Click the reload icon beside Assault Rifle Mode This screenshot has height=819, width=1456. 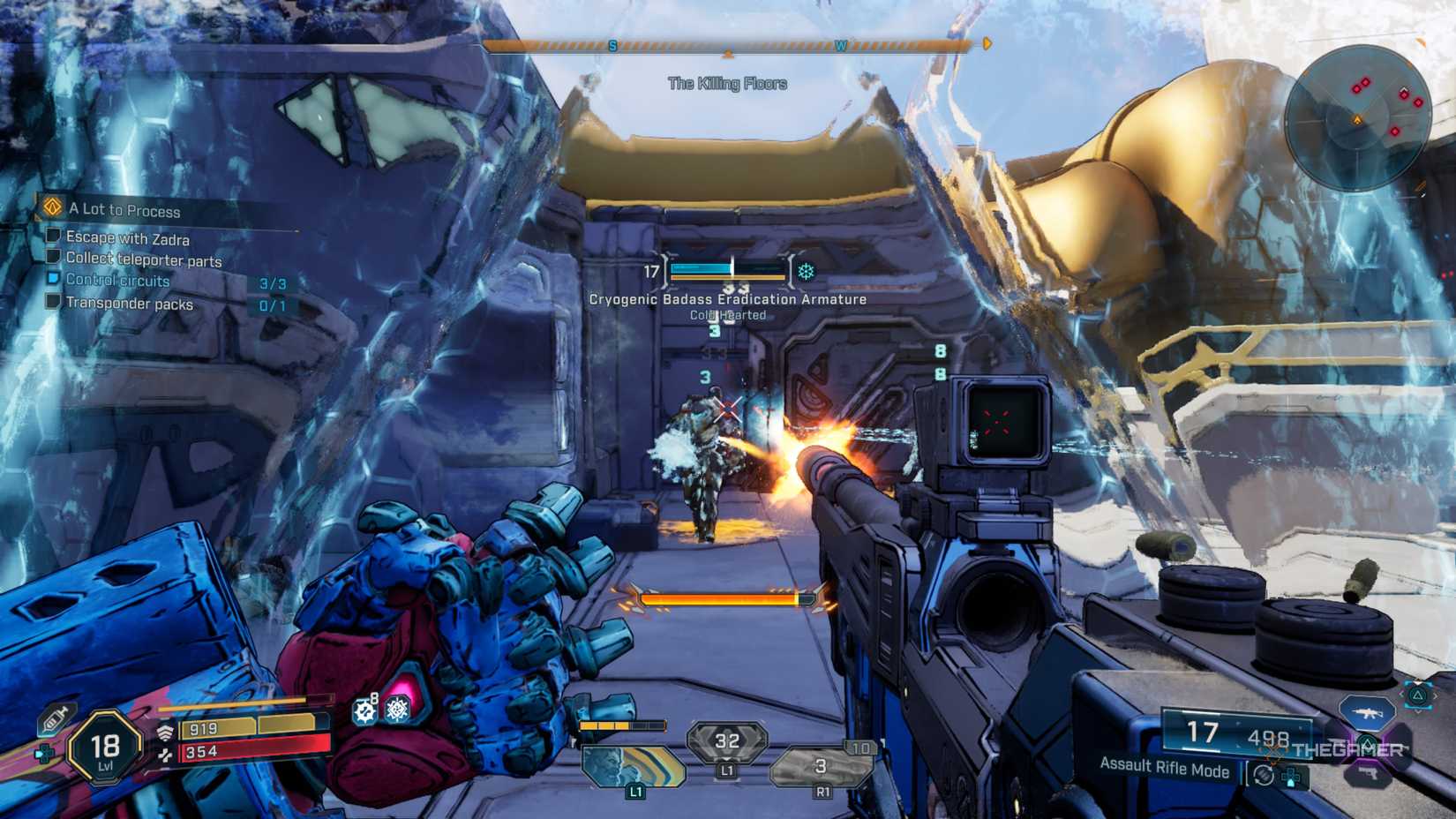[x=1262, y=775]
